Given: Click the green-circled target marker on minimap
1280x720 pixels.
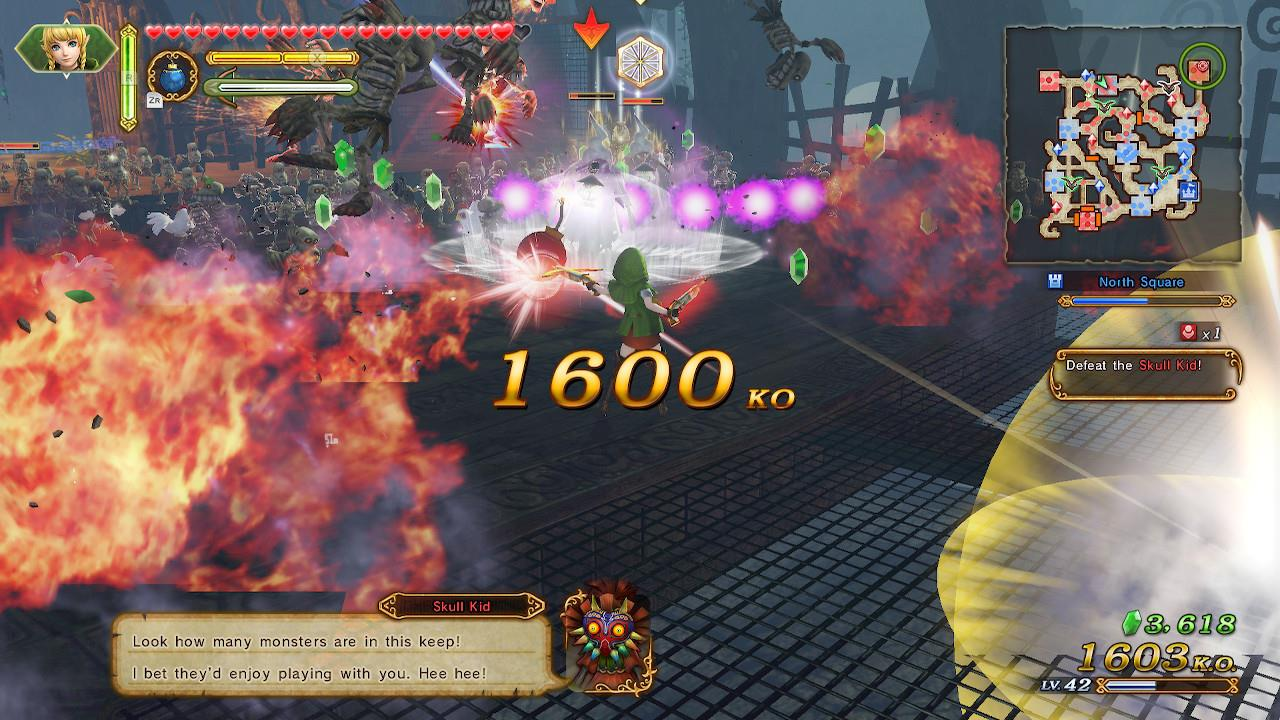Looking at the screenshot, I should [1201, 68].
